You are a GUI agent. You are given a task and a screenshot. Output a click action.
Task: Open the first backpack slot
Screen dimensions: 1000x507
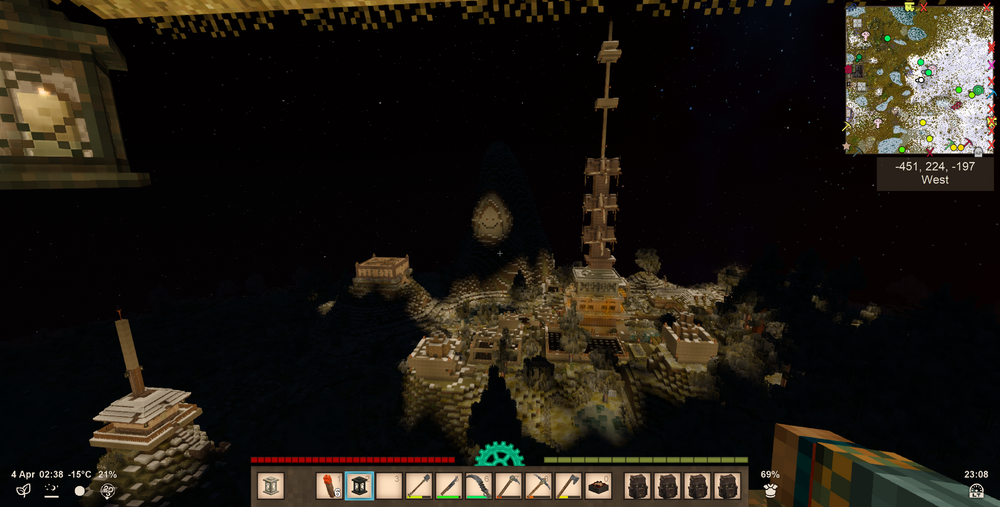[638, 486]
